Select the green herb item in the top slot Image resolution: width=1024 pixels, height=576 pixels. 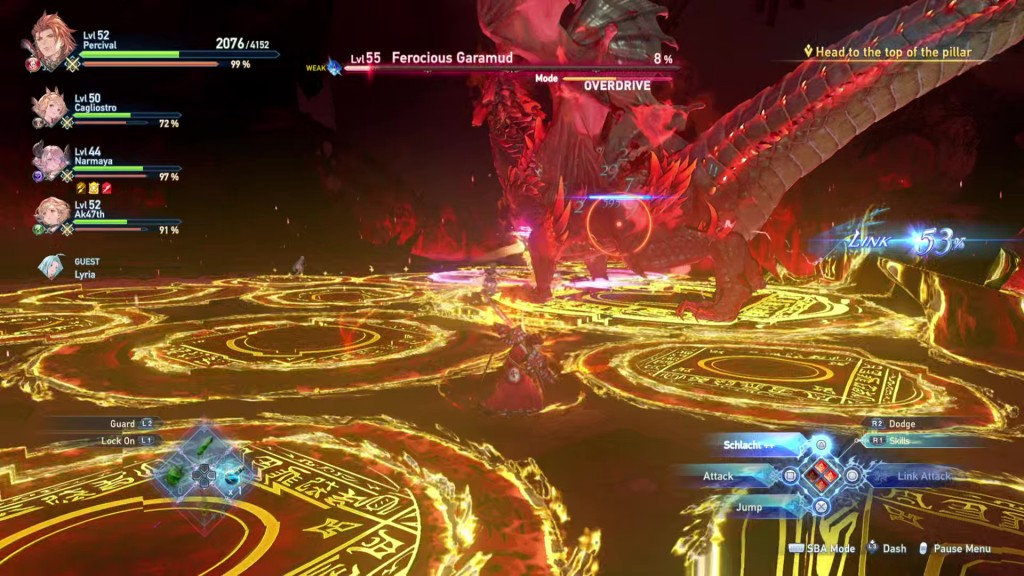point(203,446)
